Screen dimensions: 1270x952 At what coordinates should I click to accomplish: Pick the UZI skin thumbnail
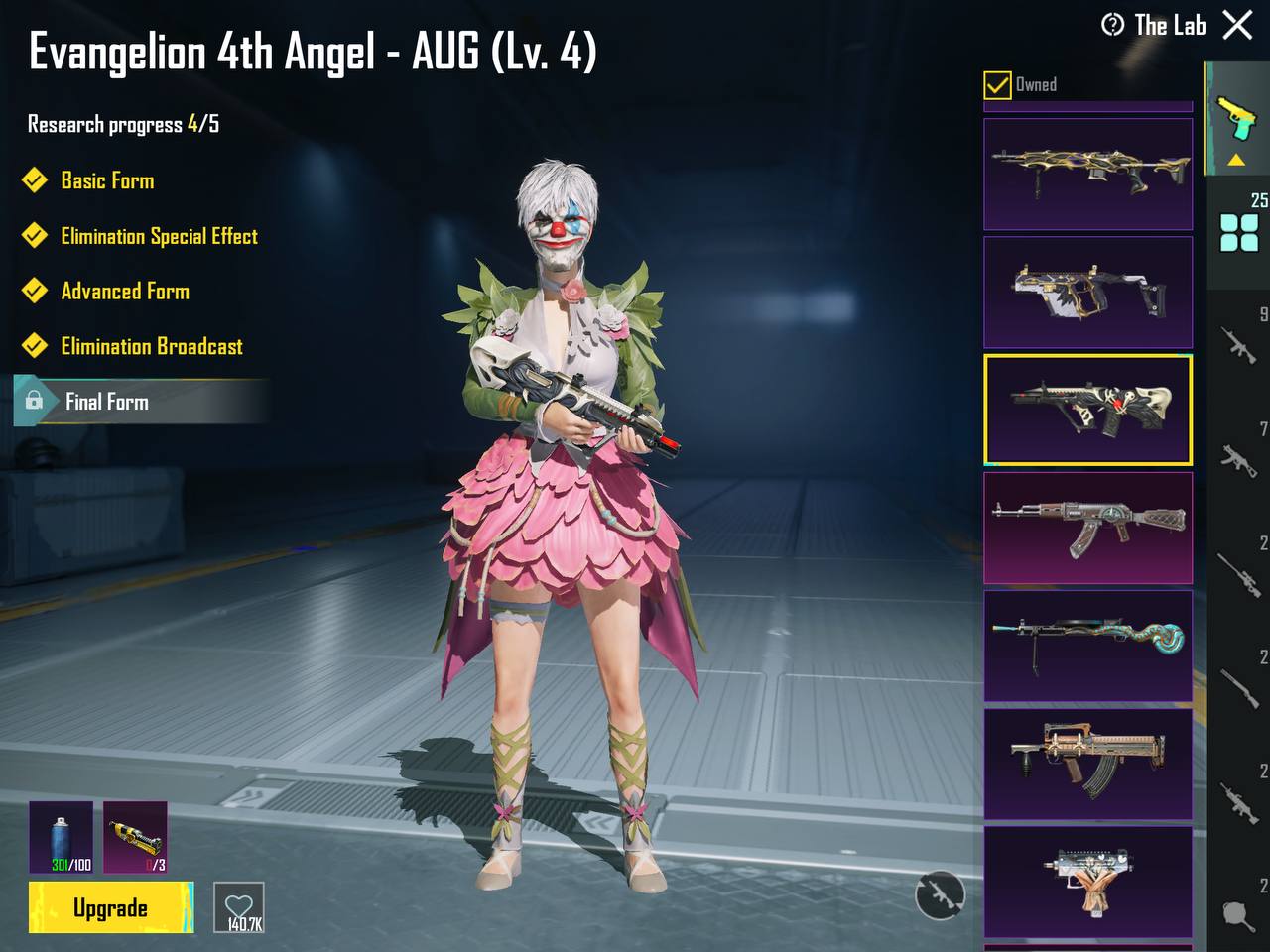1087,881
